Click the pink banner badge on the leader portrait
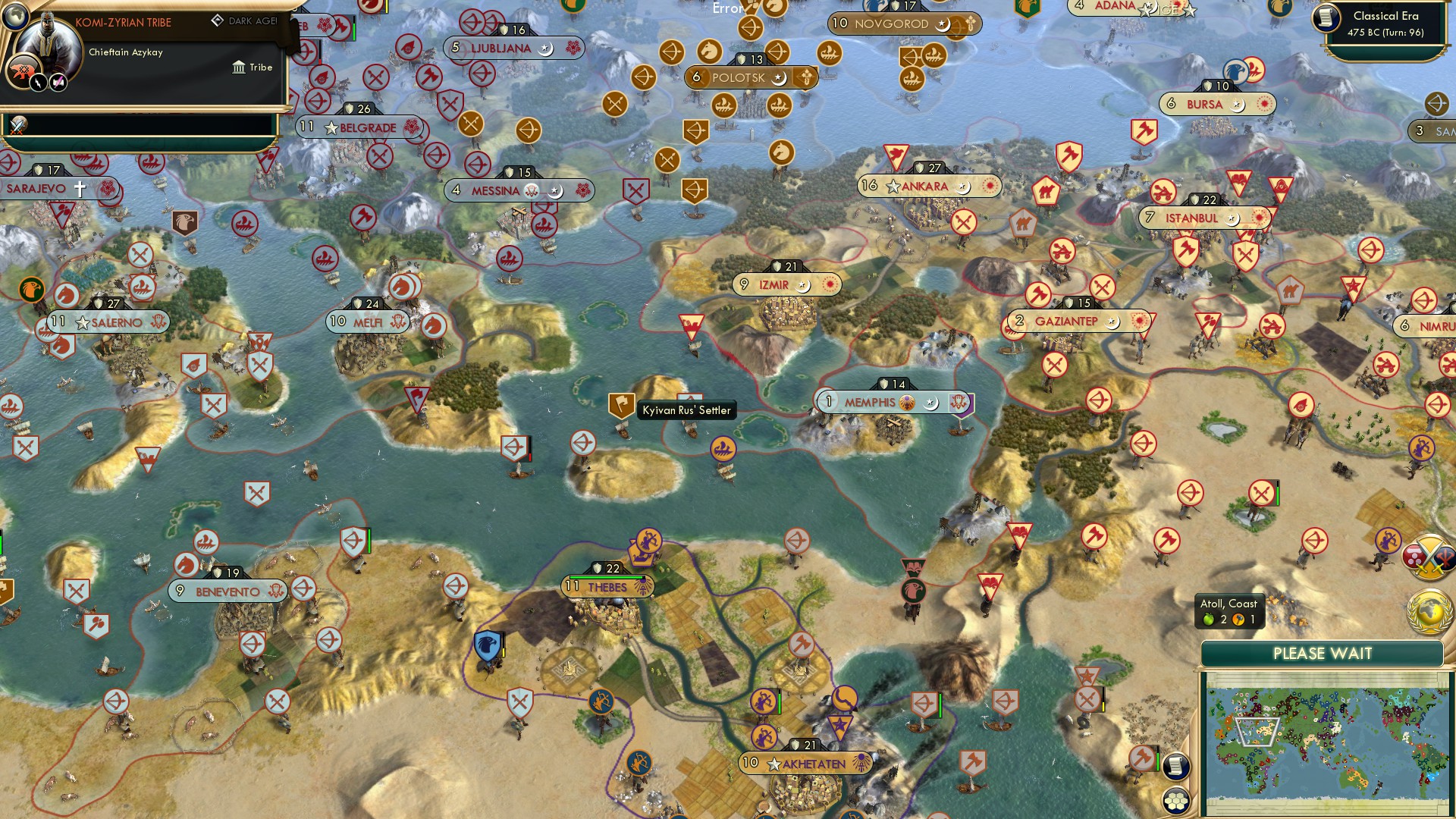 (58, 83)
